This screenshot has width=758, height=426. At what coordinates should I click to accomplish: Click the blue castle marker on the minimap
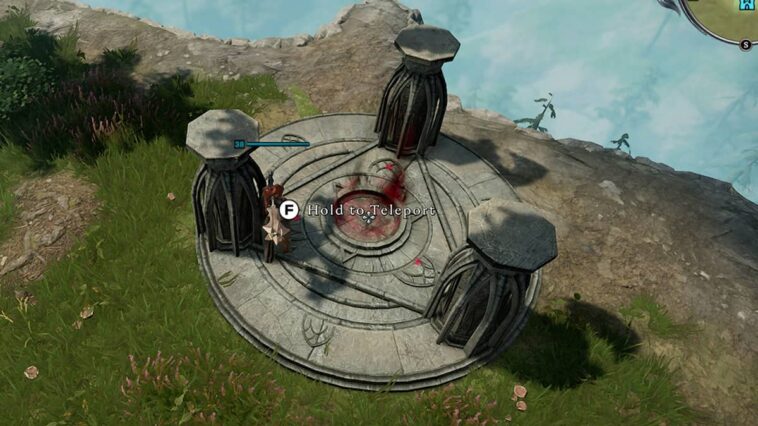(x=746, y=6)
